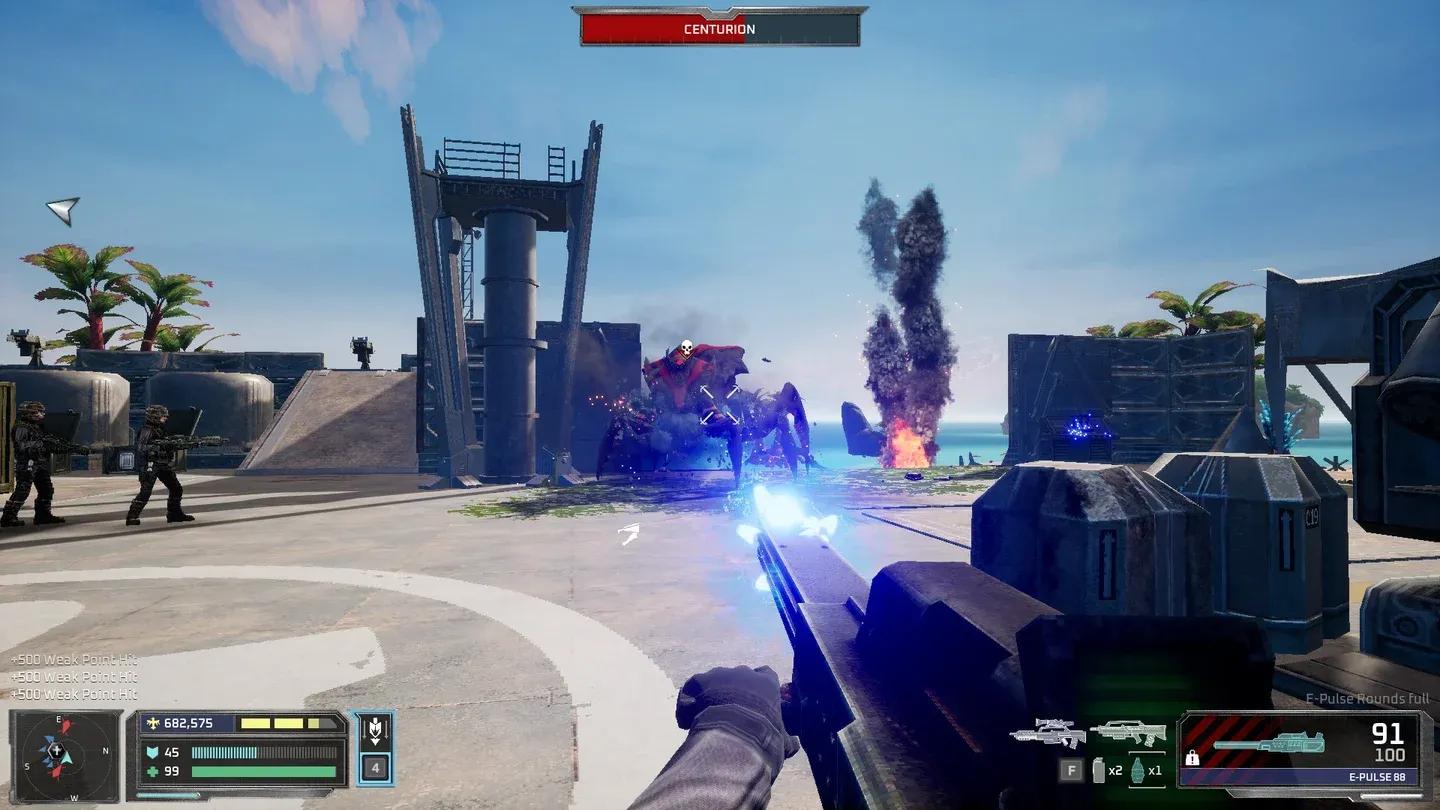Image resolution: width=1440 pixels, height=810 pixels.
Task: Click the E-Pulse Rounds full notification
Action: 1367,699
